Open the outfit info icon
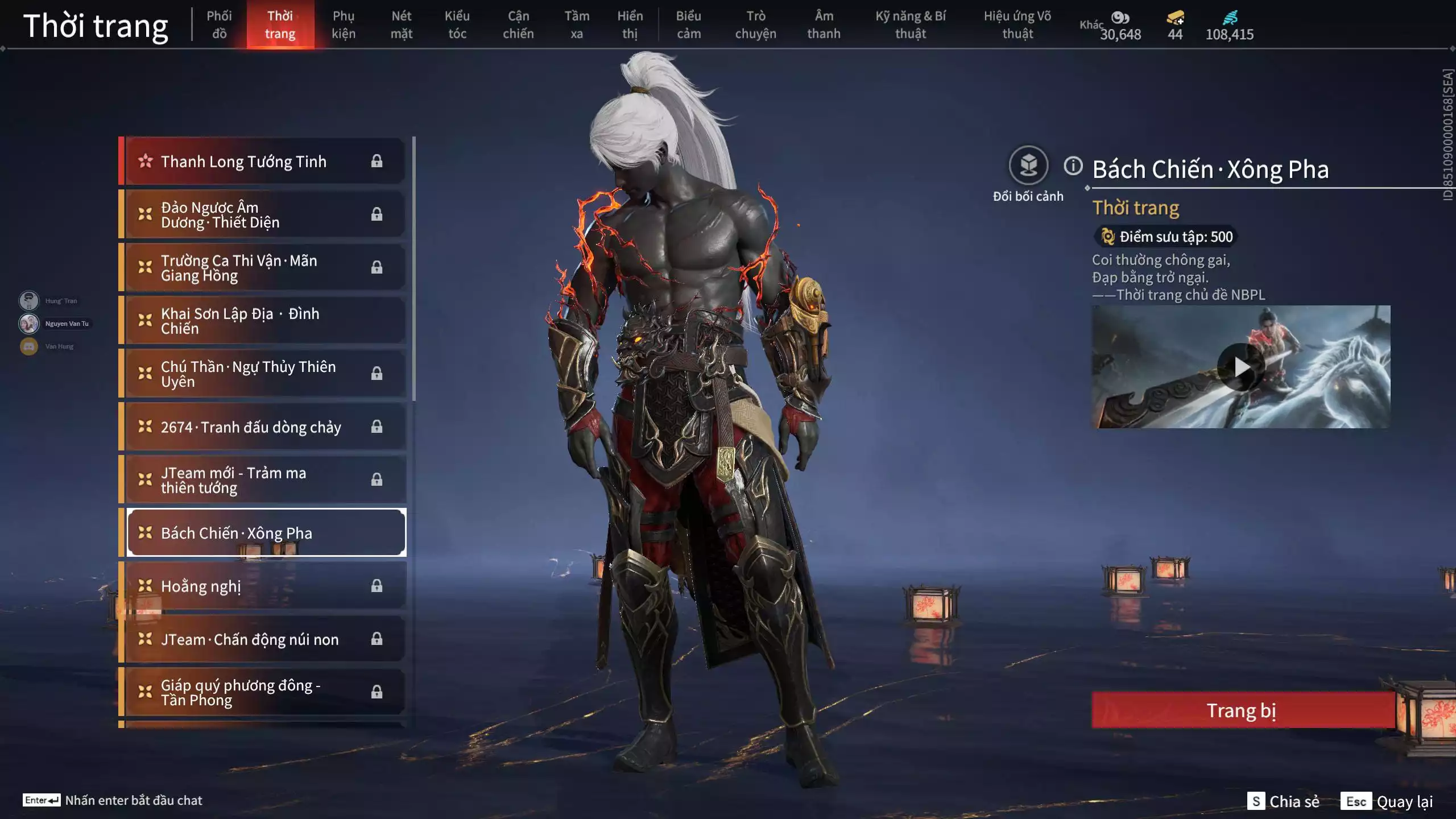The width and height of the screenshot is (1456, 819). pyautogui.click(x=1073, y=166)
